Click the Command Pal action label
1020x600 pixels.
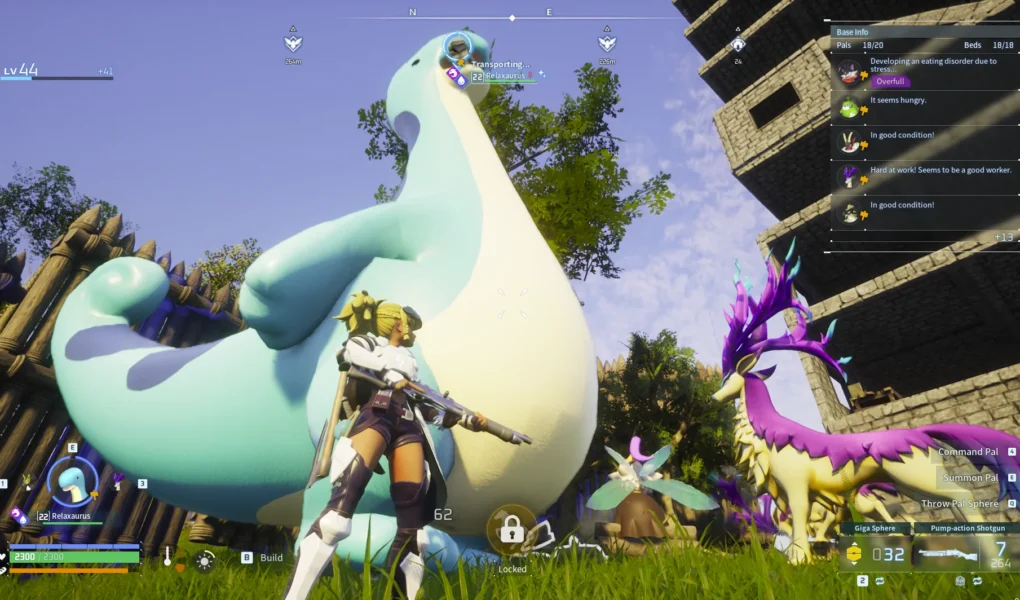click(969, 452)
